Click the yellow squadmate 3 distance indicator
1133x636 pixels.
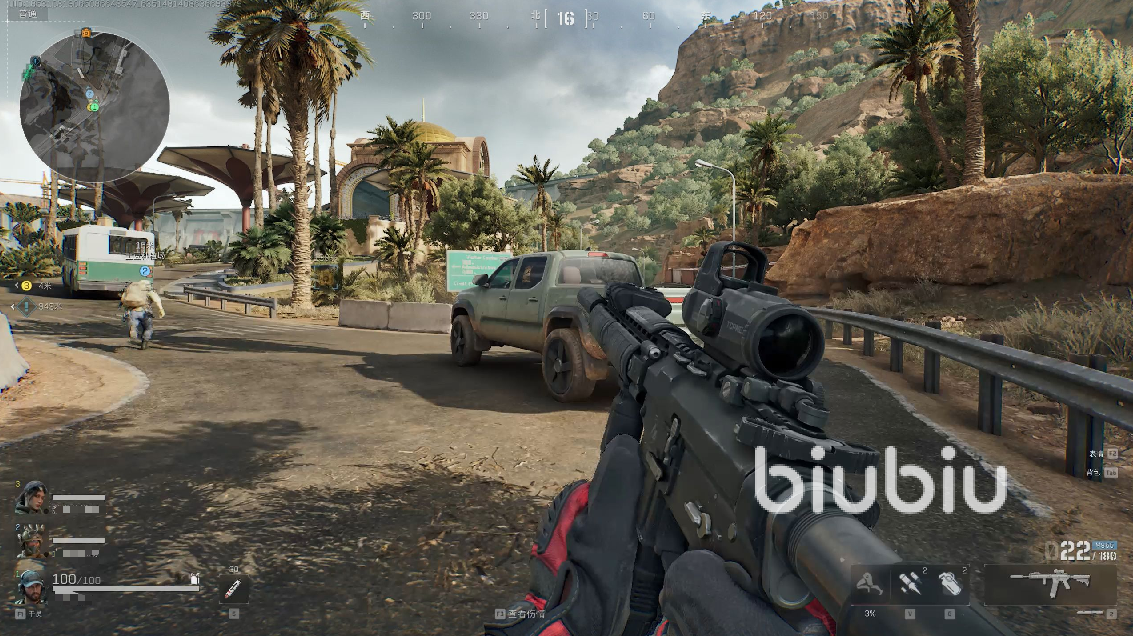point(27,286)
